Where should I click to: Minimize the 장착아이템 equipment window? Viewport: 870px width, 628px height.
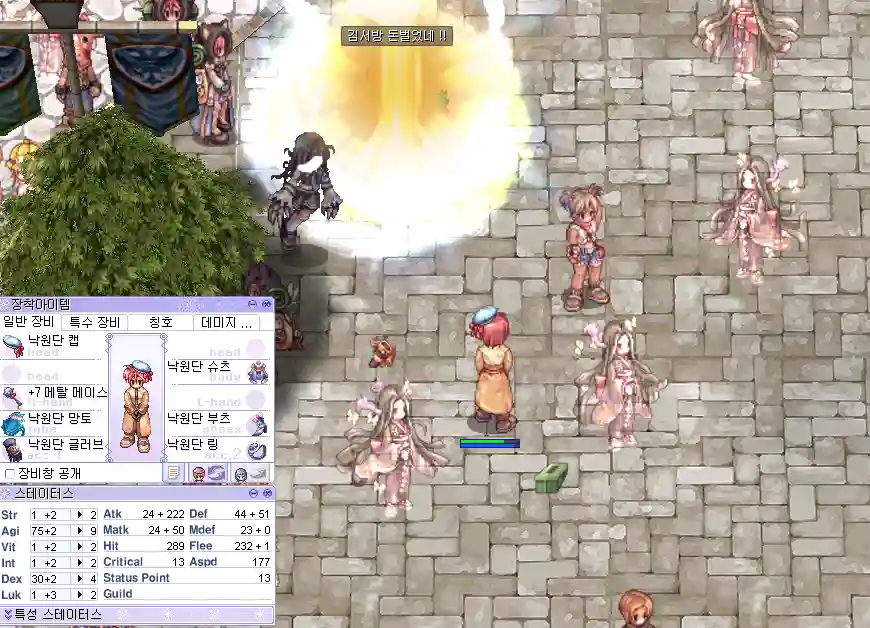(x=254, y=303)
